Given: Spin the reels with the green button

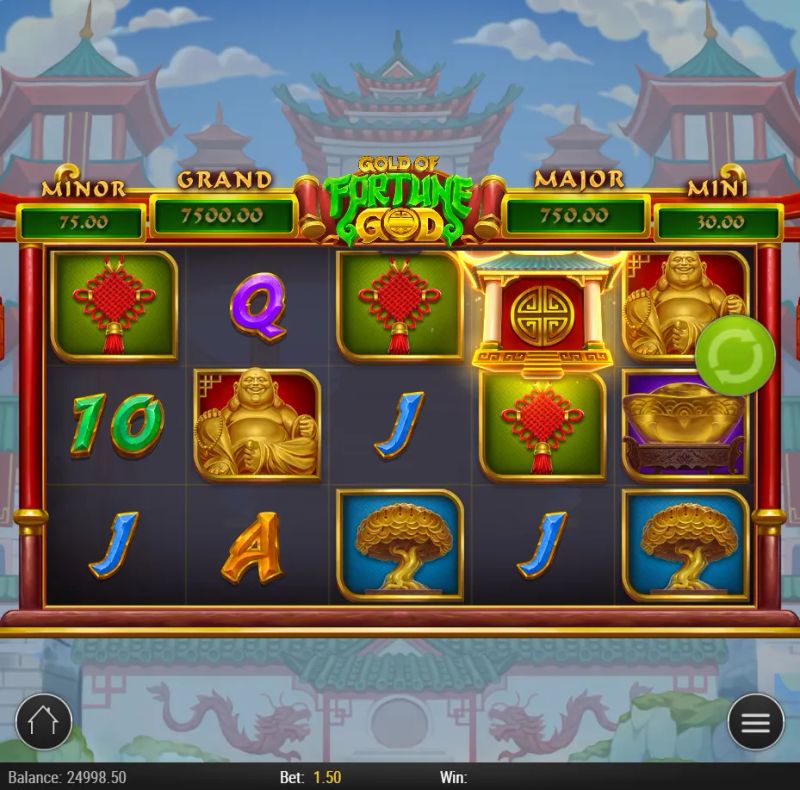Looking at the screenshot, I should pyautogui.click(x=735, y=352).
